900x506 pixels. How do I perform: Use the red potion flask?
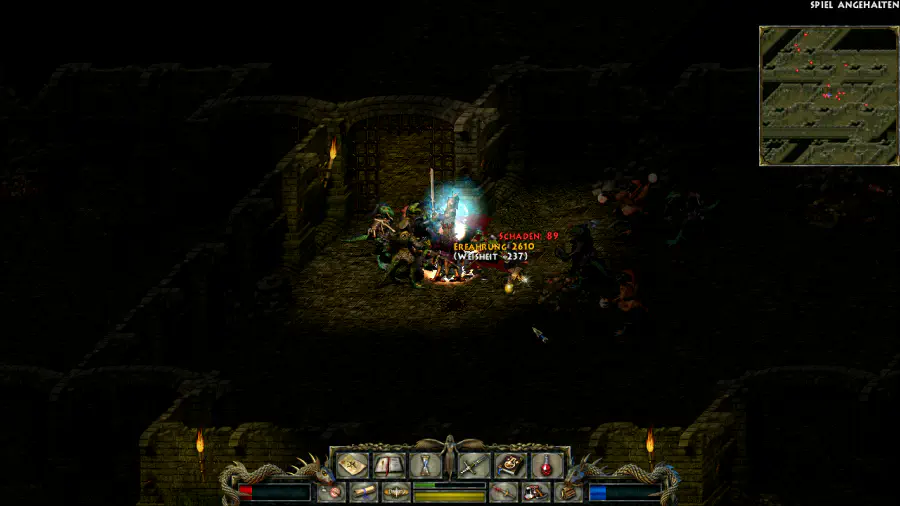(x=546, y=464)
